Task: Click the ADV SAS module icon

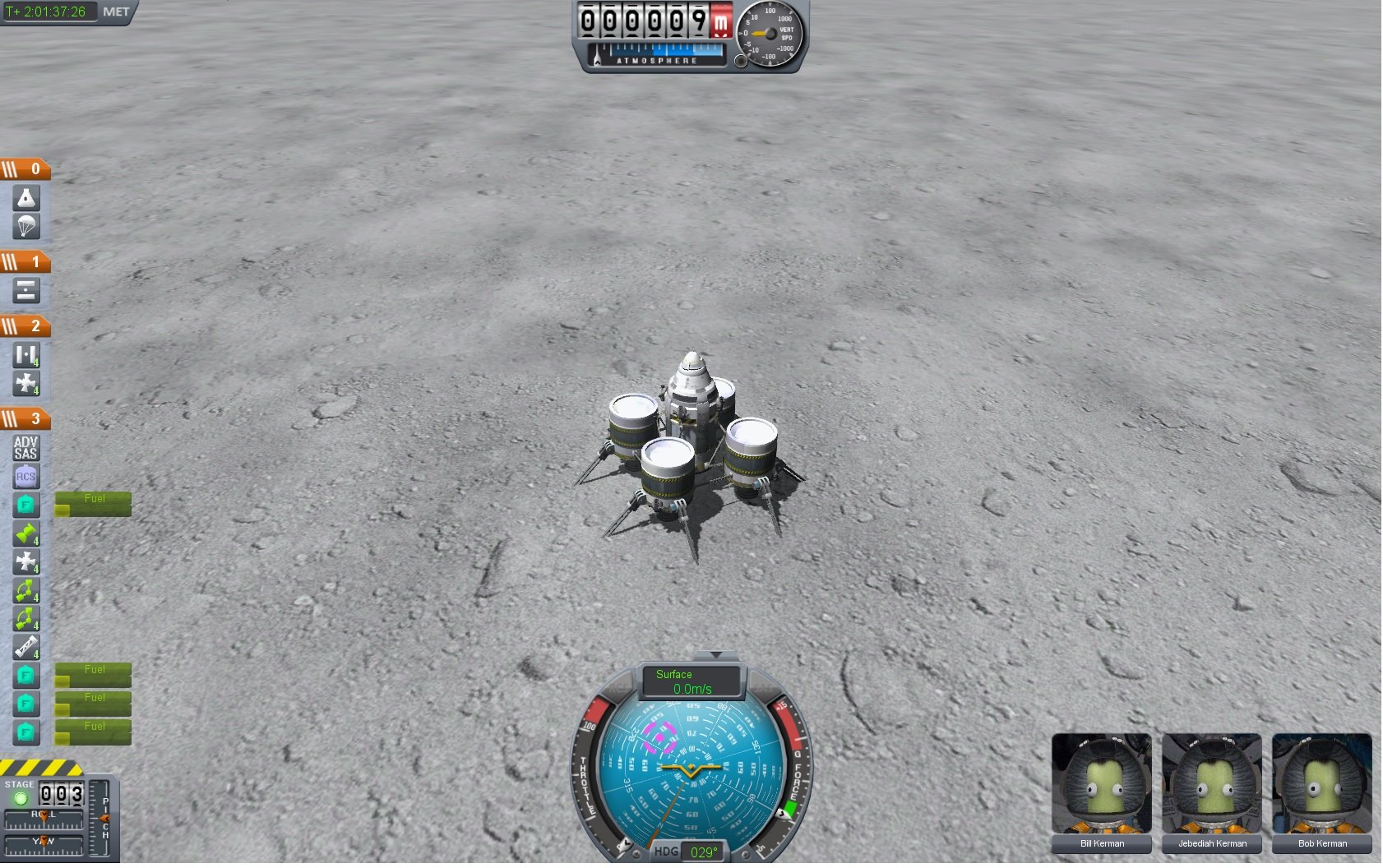Action: tap(26, 448)
